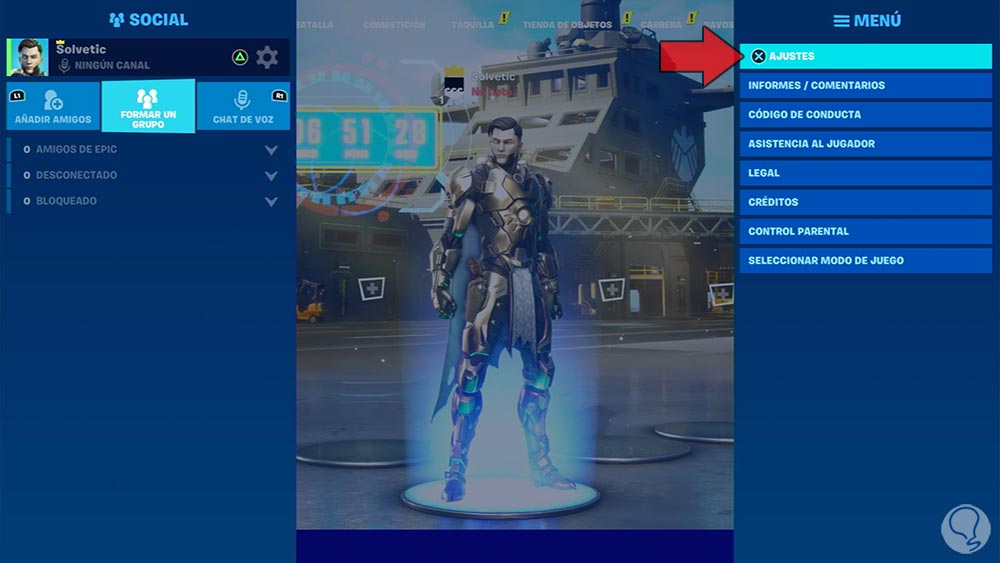Activate Chat de Voz
The image size is (1000, 563).
click(242, 106)
